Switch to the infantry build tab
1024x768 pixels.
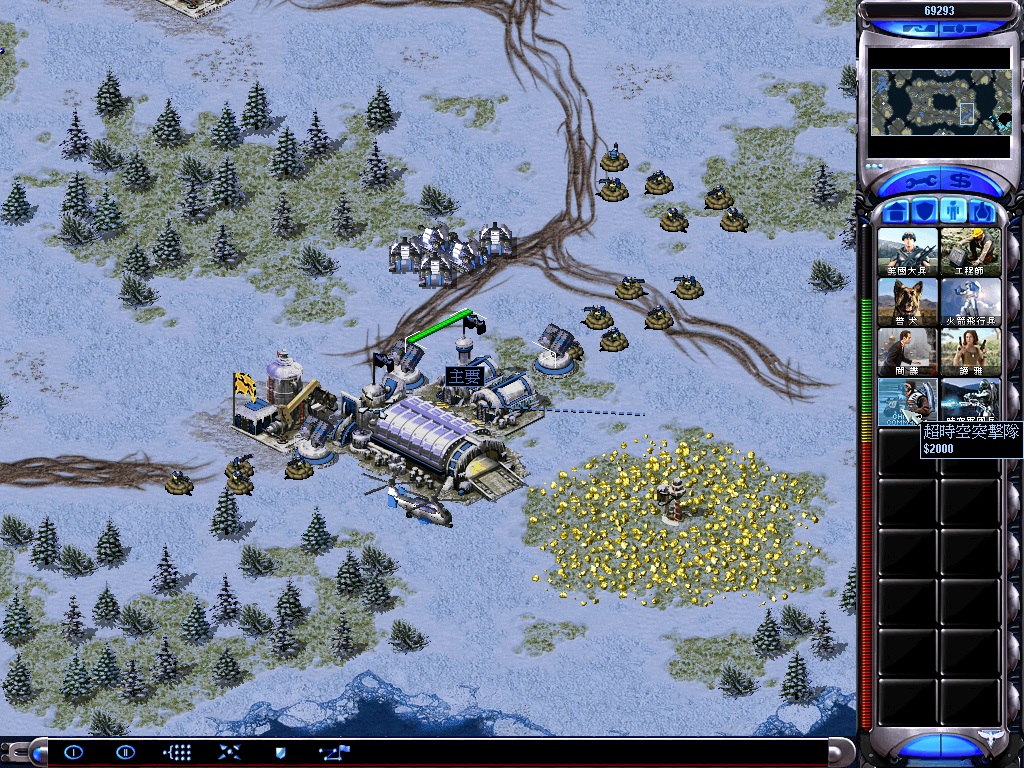(x=955, y=212)
